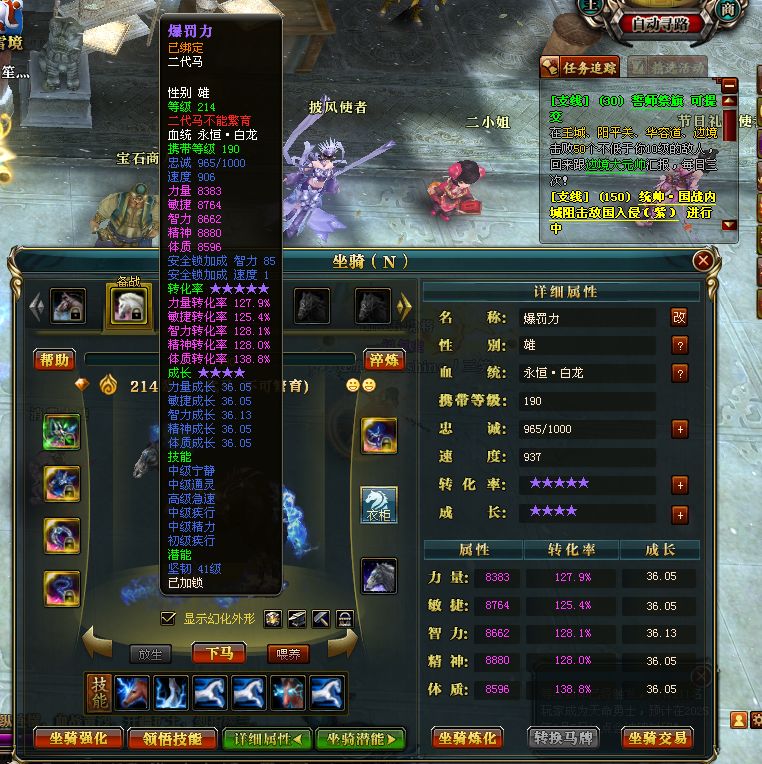Open the 帮助 help button
Viewport: 762px width, 764px height.
pyautogui.click(x=55, y=360)
